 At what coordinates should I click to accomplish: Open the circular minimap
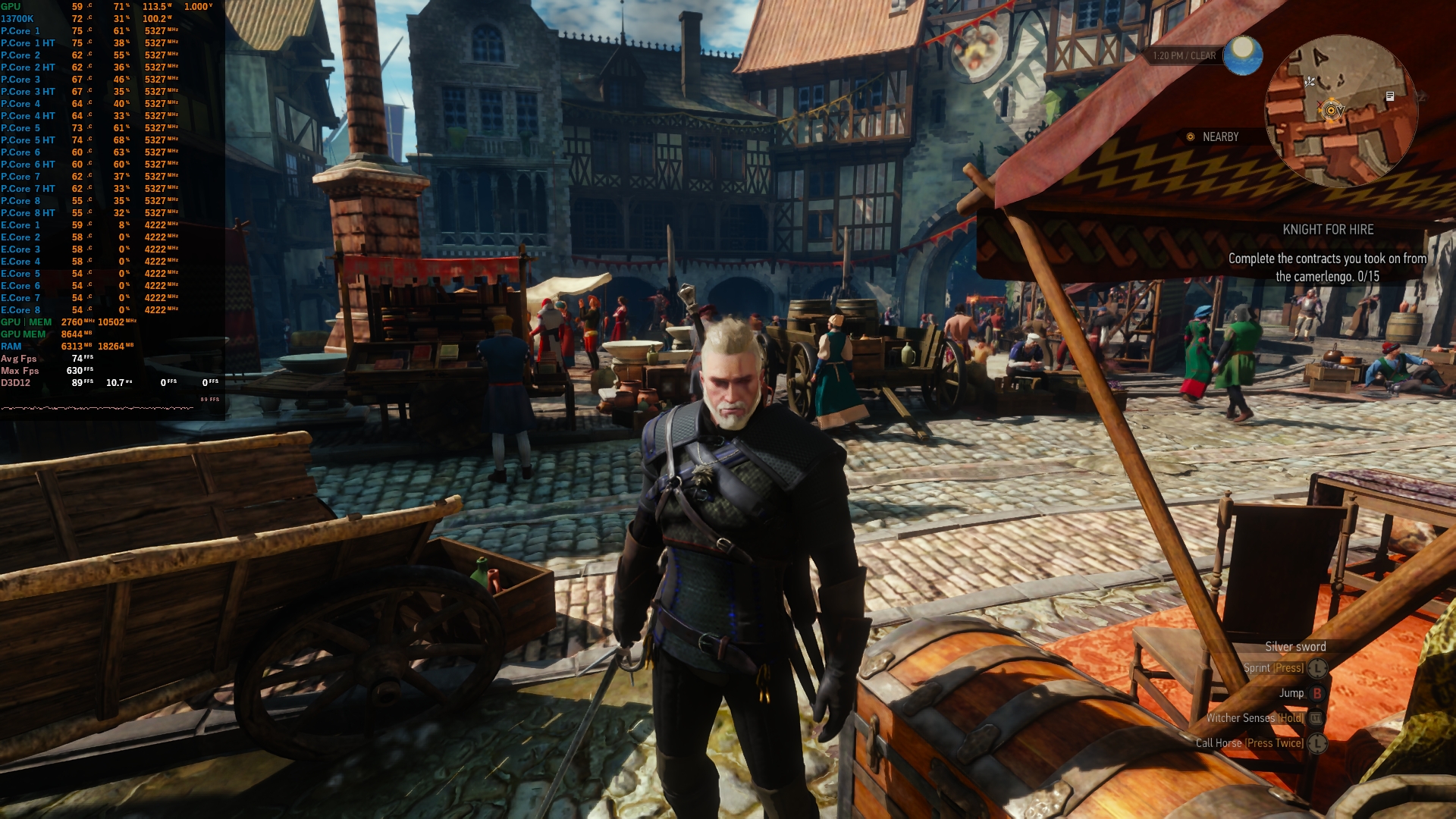[1341, 111]
